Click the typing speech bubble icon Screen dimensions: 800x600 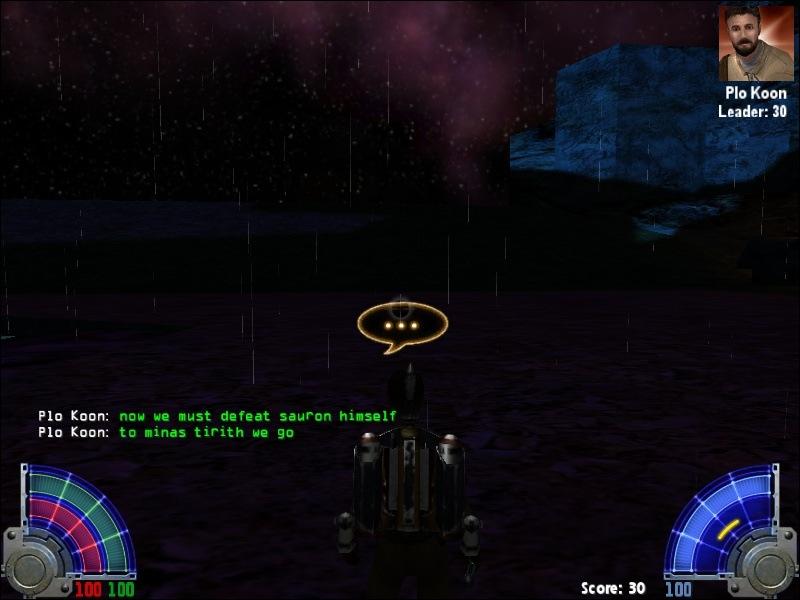[x=402, y=326]
